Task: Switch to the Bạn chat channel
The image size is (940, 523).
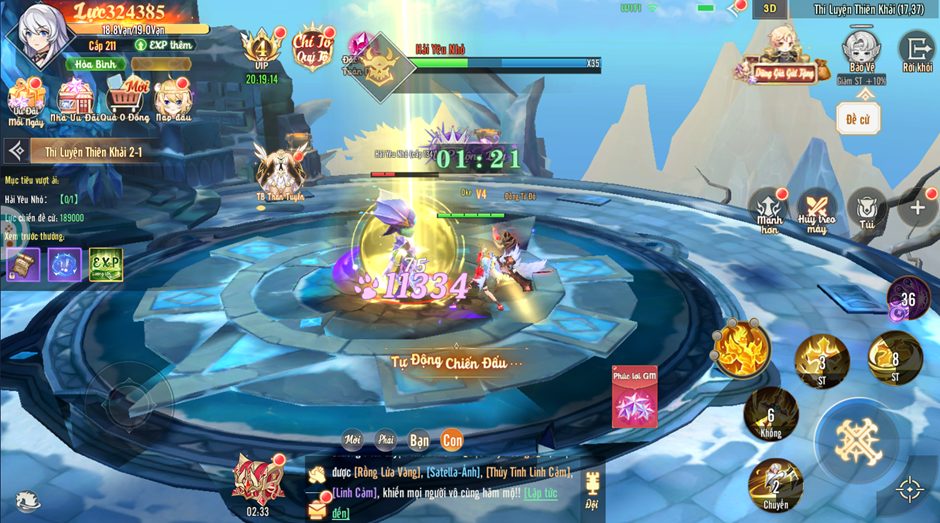Action: [x=419, y=439]
